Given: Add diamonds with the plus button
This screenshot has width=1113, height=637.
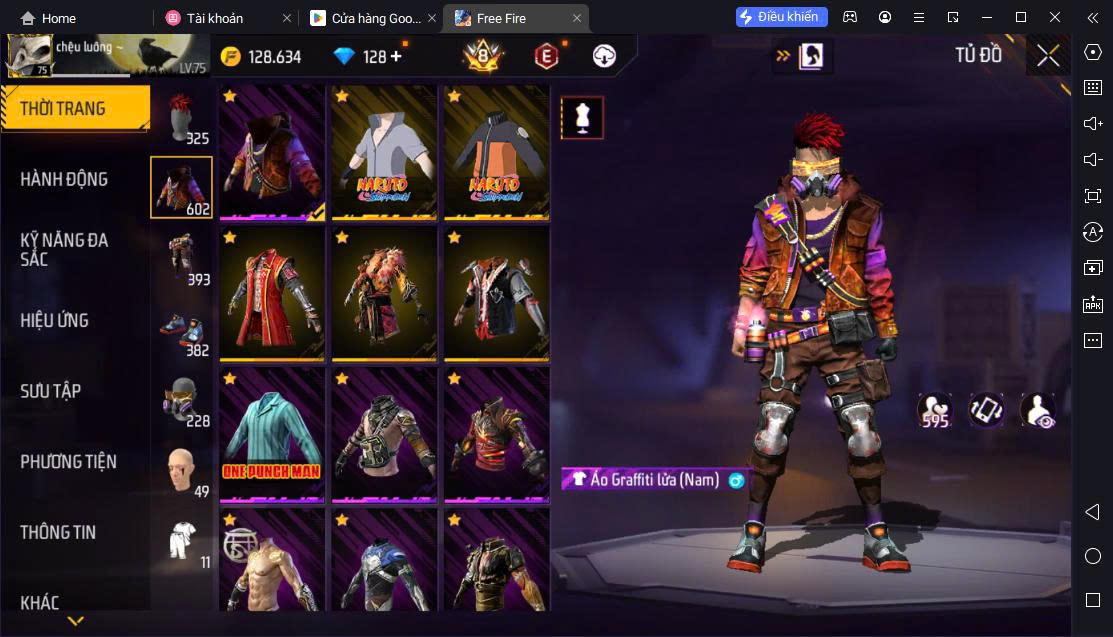Looking at the screenshot, I should [x=396, y=57].
